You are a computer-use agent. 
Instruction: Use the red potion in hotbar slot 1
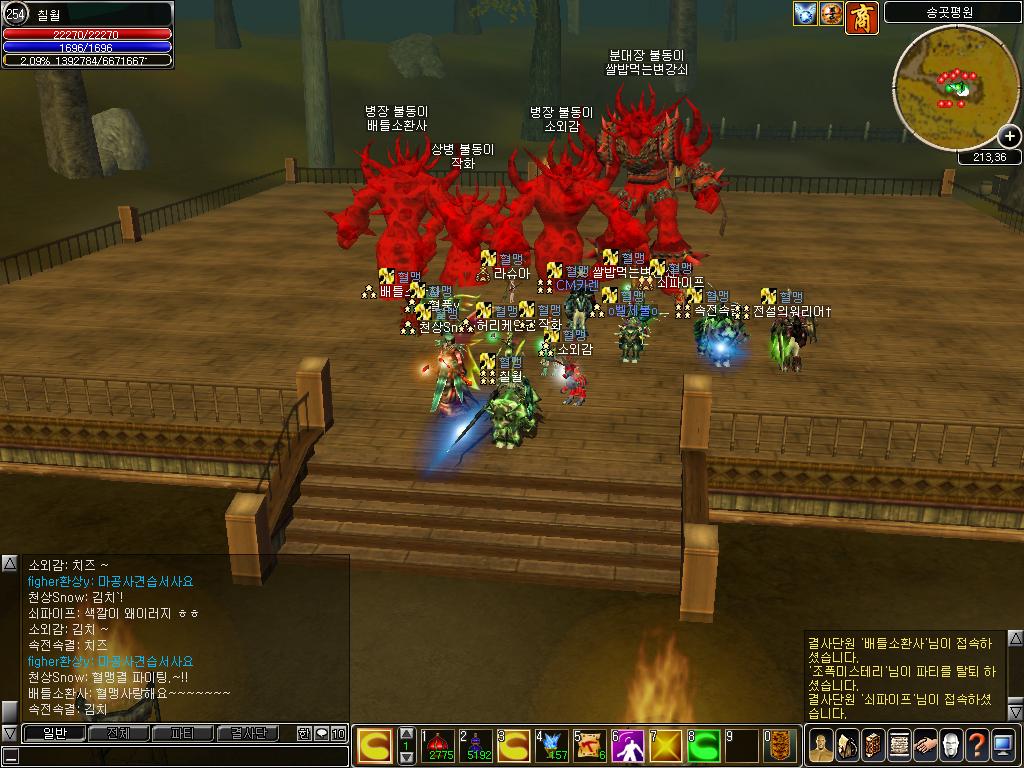tap(440, 745)
